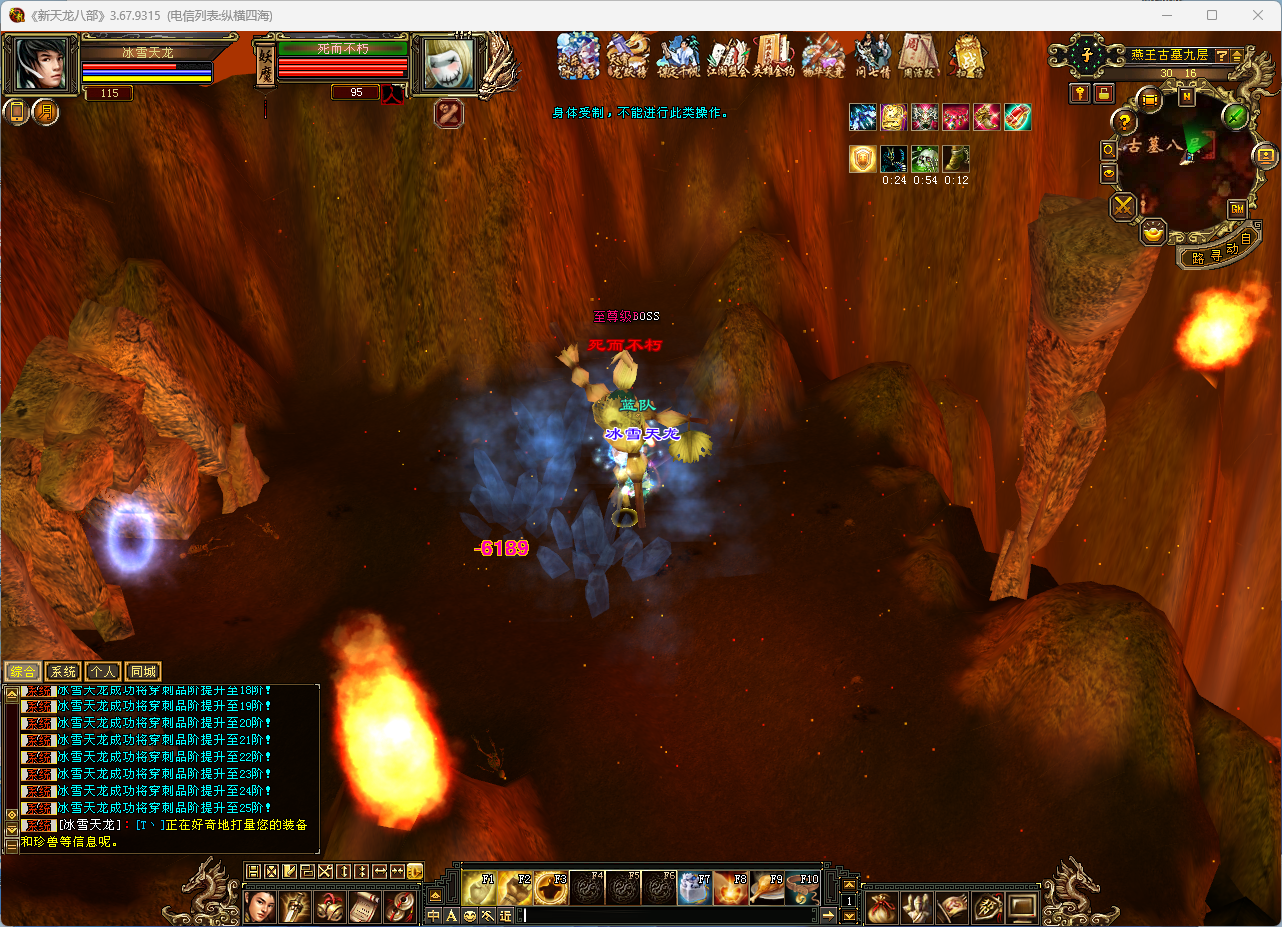This screenshot has height=927, width=1282.
Task: Open the money pouch bag icon
Action: 881,908
